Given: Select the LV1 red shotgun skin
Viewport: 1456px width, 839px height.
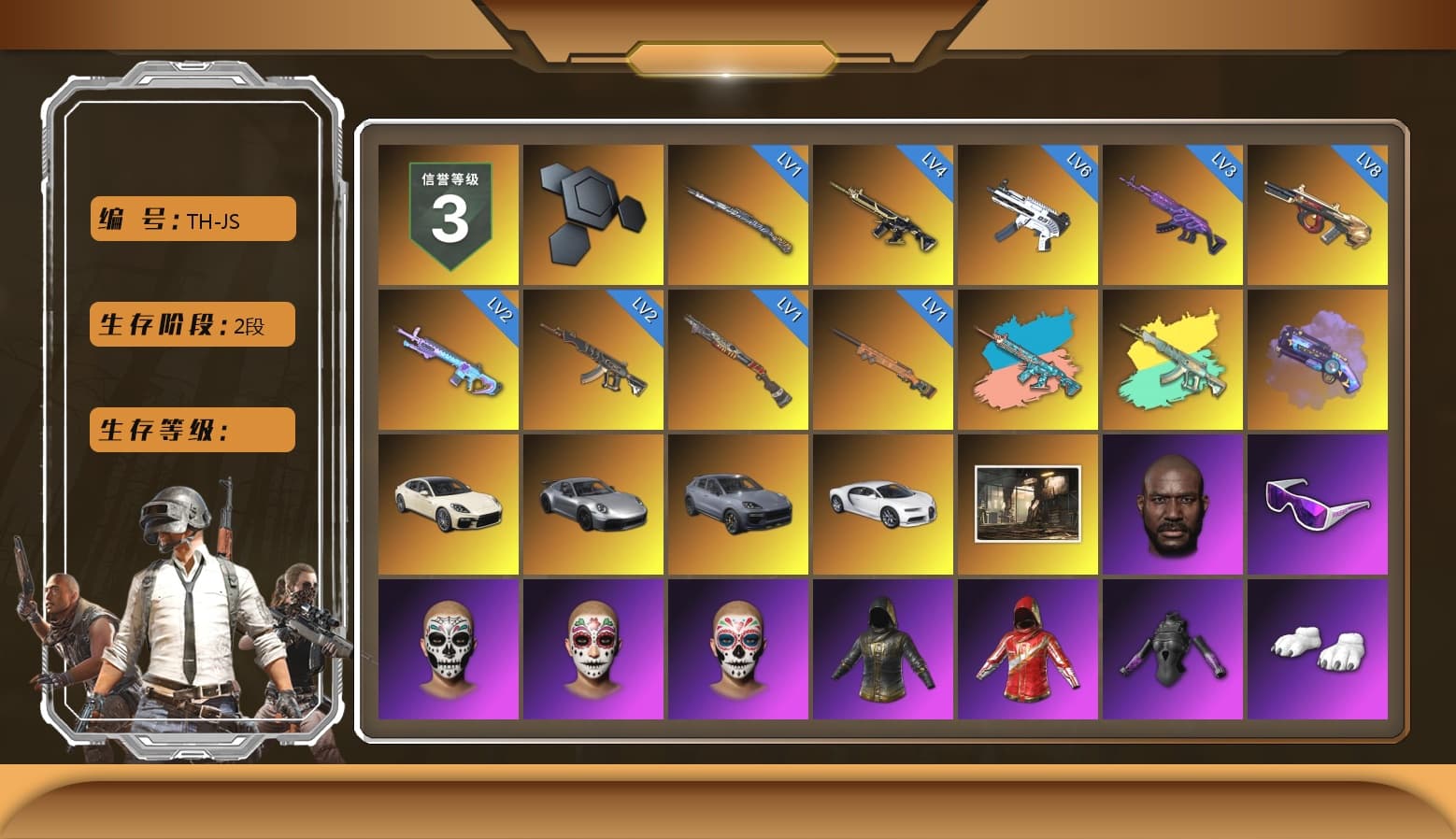Looking at the screenshot, I should tap(737, 360).
